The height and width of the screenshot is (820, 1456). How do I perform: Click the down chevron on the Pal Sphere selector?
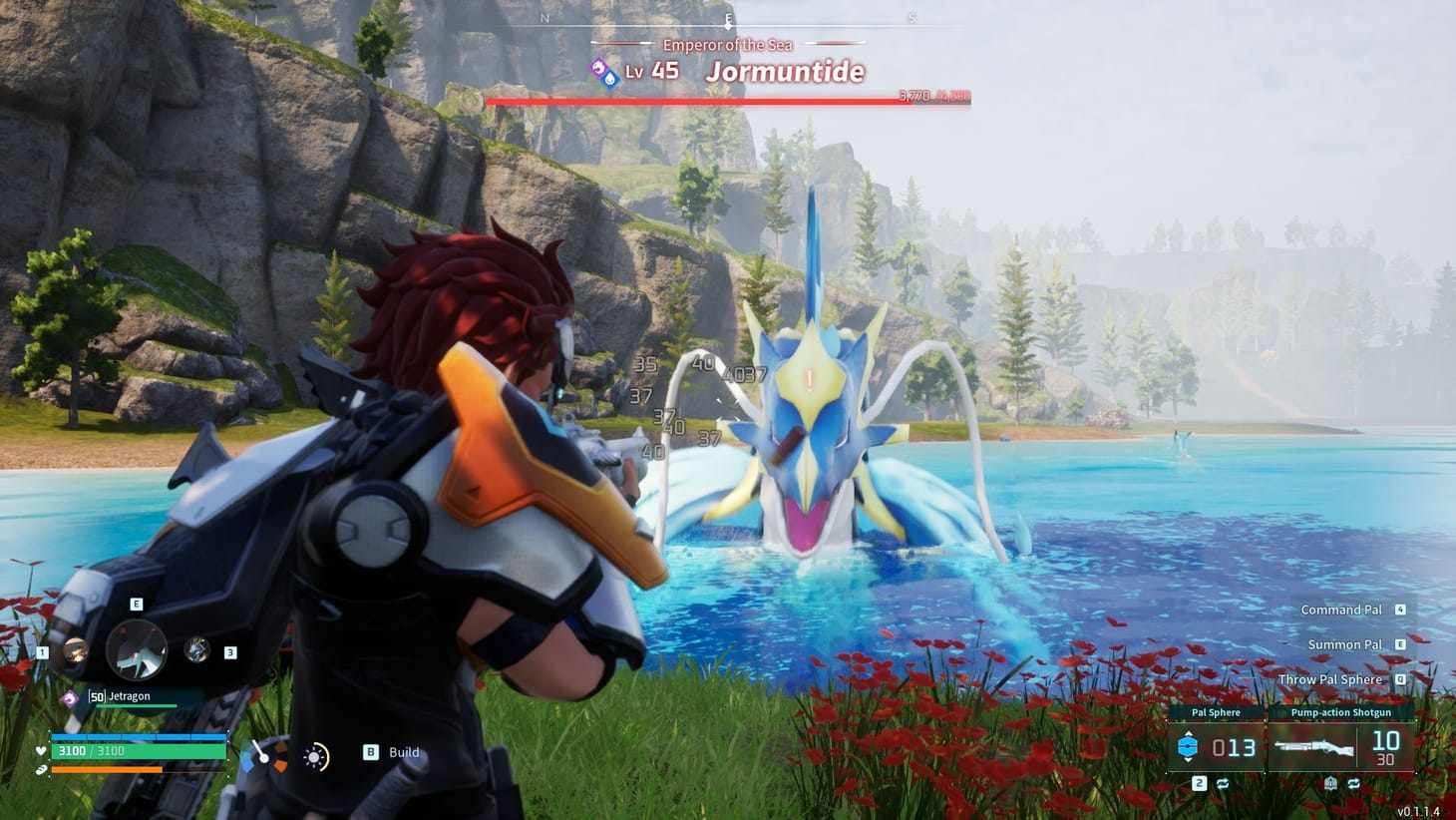click(x=1189, y=760)
